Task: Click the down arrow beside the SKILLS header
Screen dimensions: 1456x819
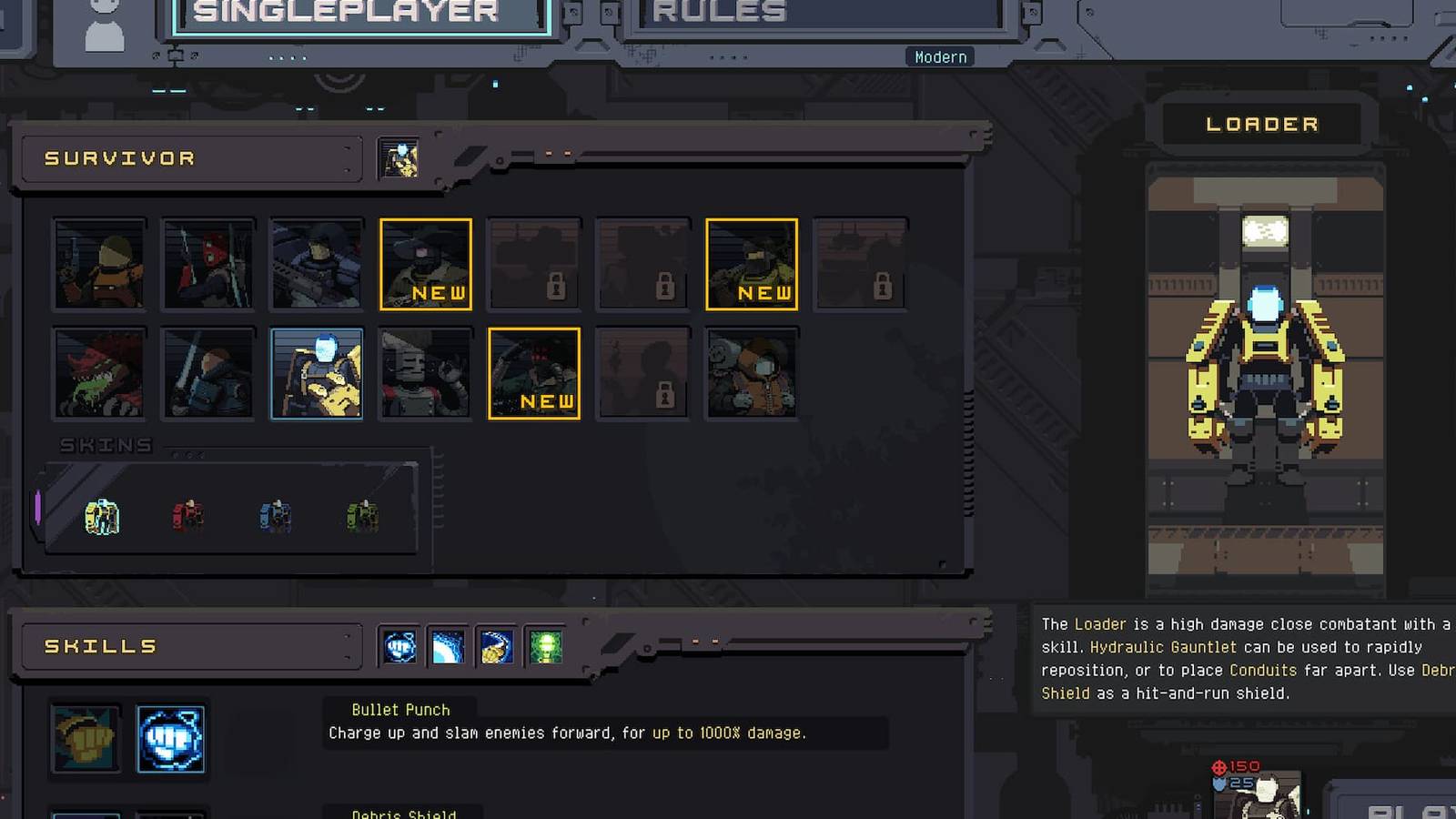Action: pyautogui.click(x=347, y=657)
